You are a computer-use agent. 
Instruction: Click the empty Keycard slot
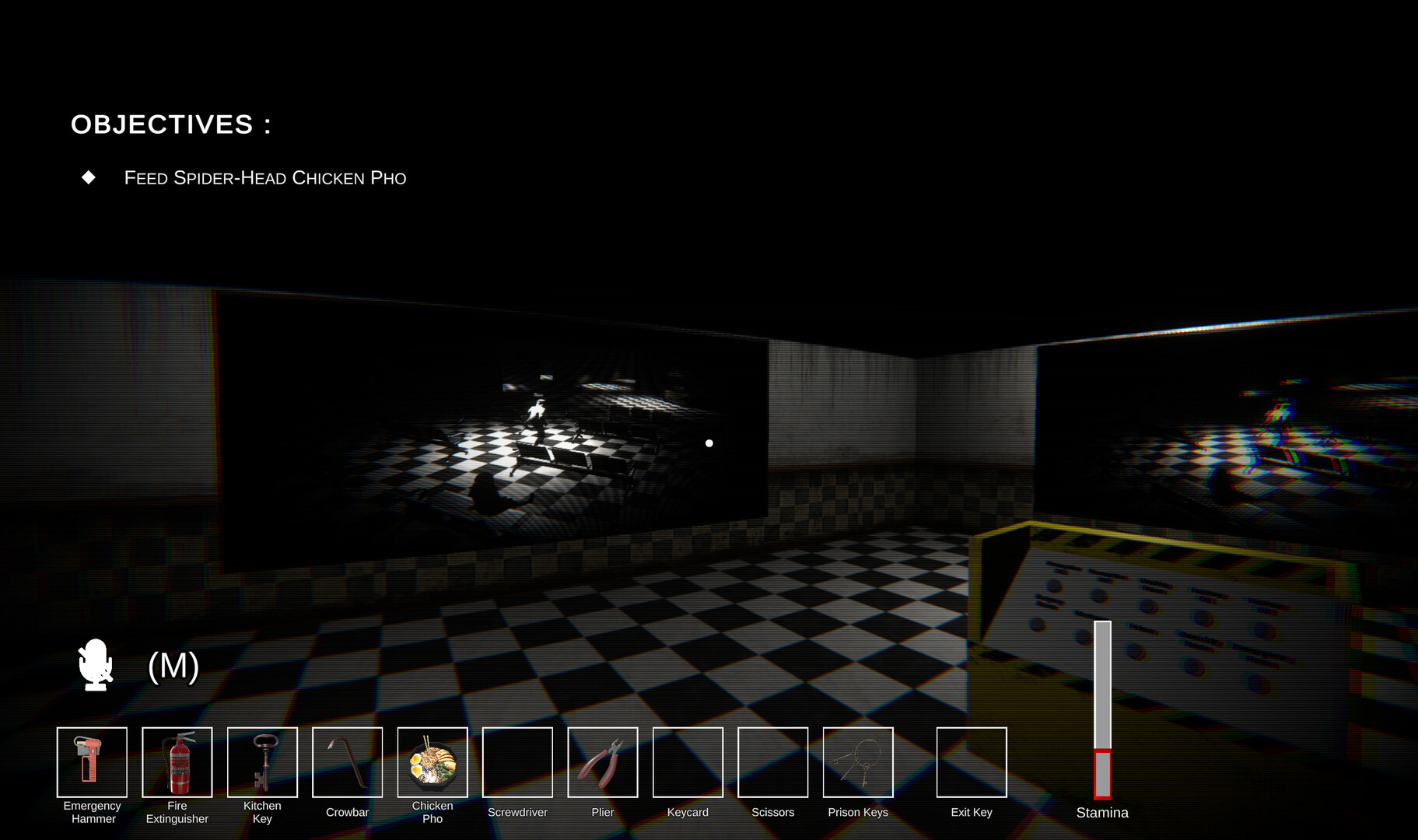(688, 762)
